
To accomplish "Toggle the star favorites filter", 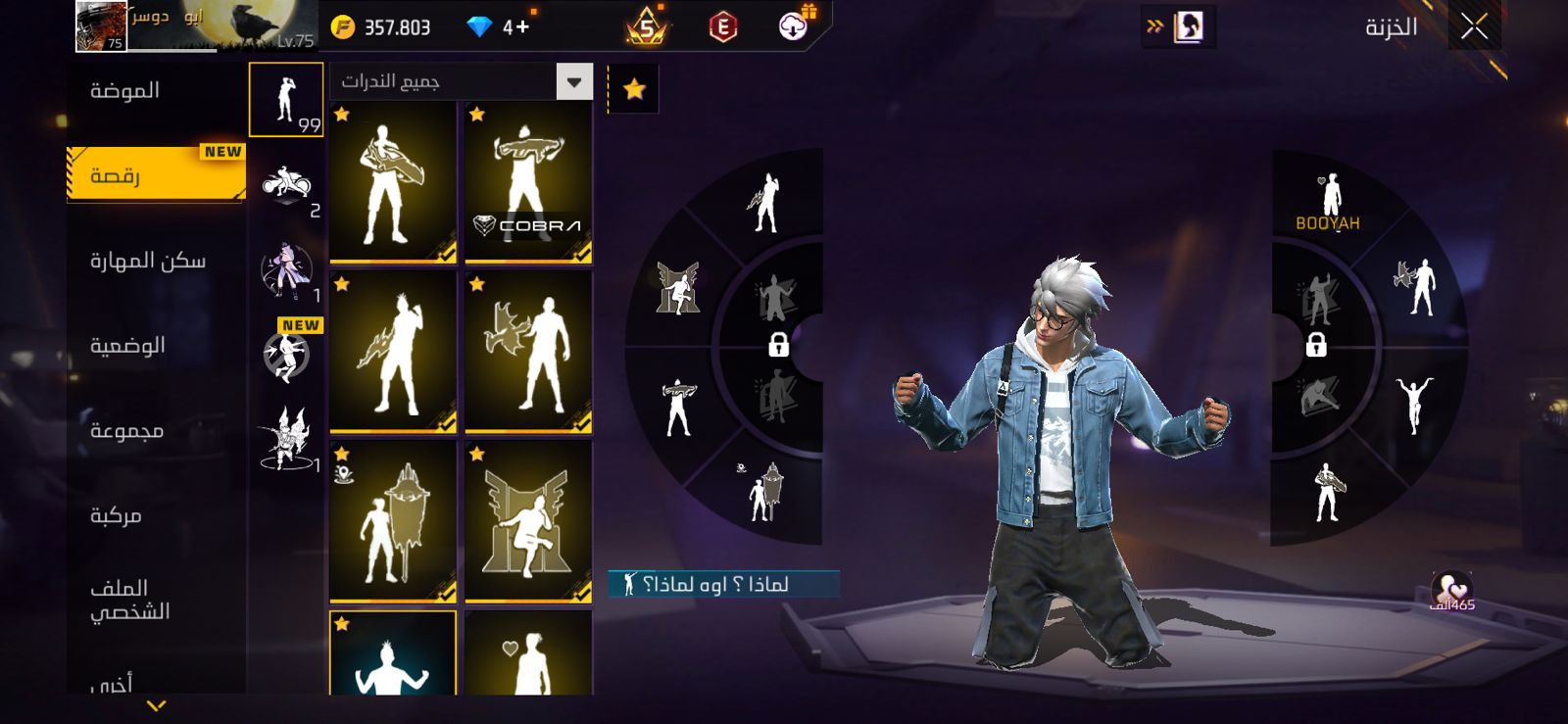I will [634, 90].
